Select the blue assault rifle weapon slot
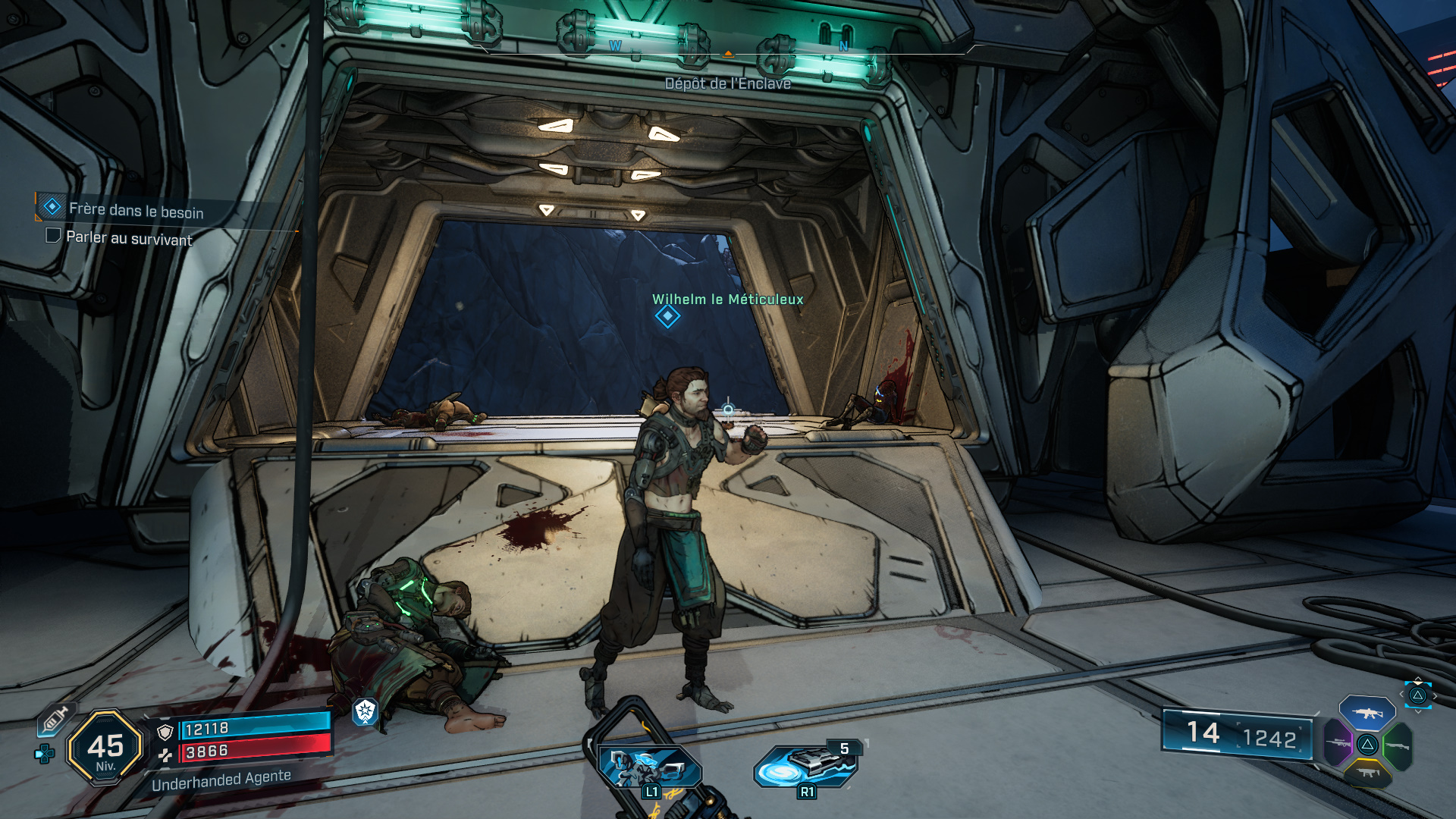The width and height of the screenshot is (1456, 819). pyautogui.click(x=1367, y=713)
